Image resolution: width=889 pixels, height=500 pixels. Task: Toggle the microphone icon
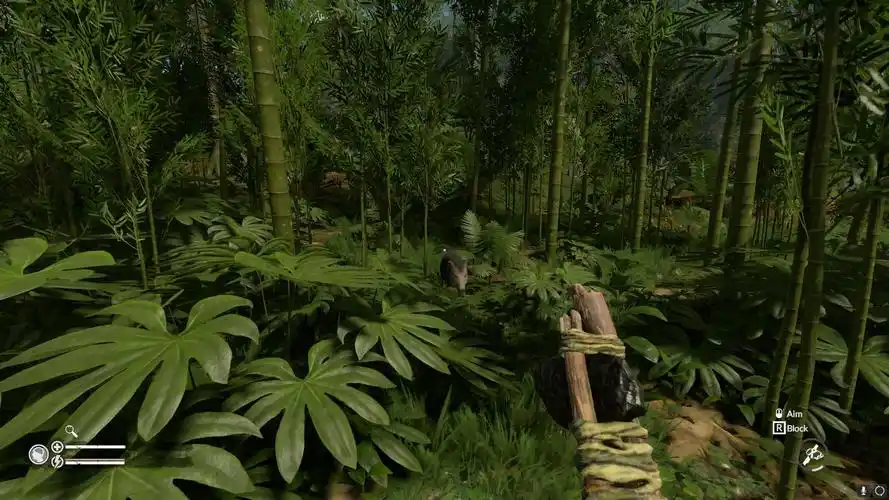(x=864, y=490)
